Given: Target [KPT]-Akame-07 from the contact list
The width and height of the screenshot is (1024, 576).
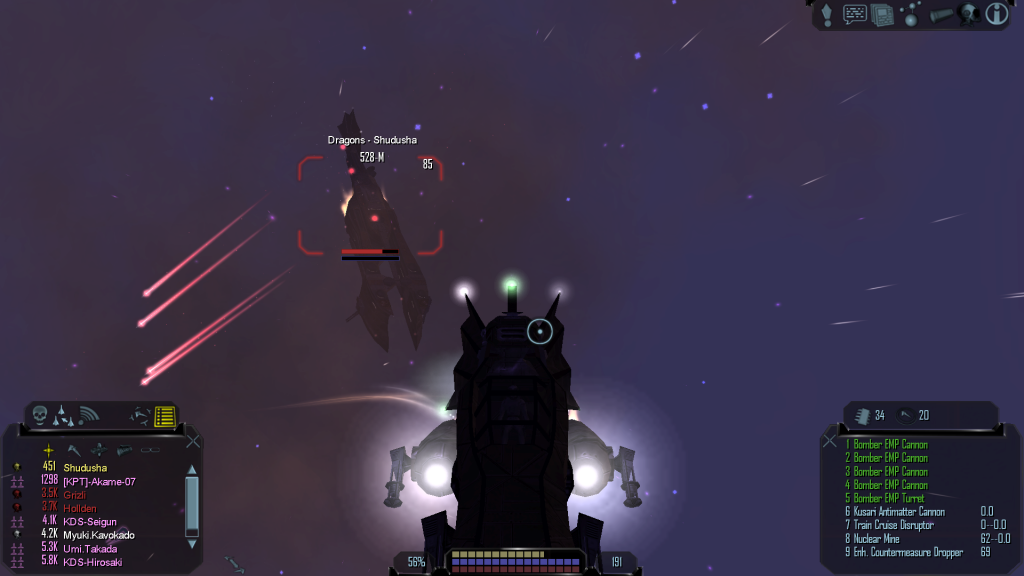Looking at the screenshot, I should click(x=99, y=481).
